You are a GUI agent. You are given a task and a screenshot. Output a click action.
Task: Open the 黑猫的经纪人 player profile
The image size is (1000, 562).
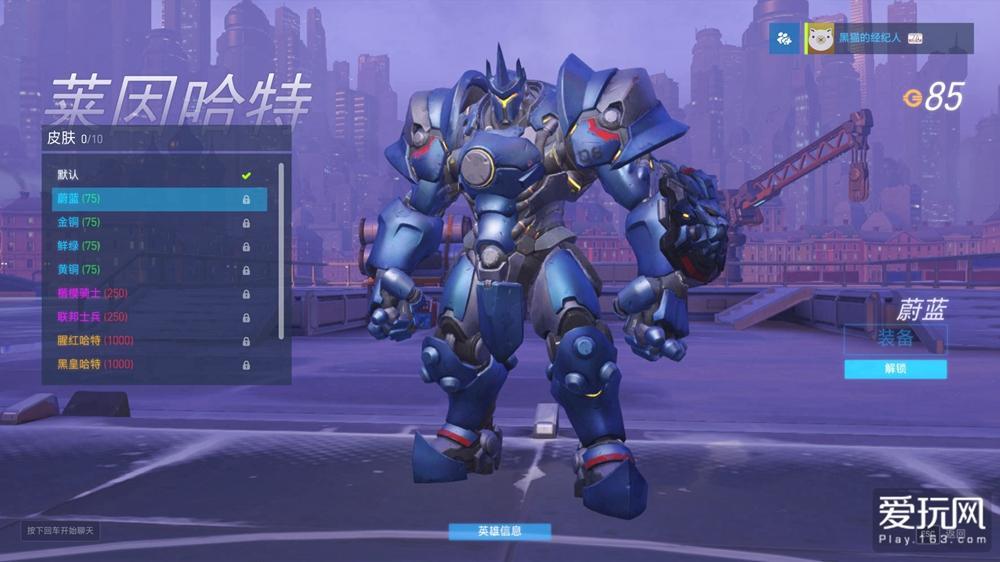(x=868, y=38)
